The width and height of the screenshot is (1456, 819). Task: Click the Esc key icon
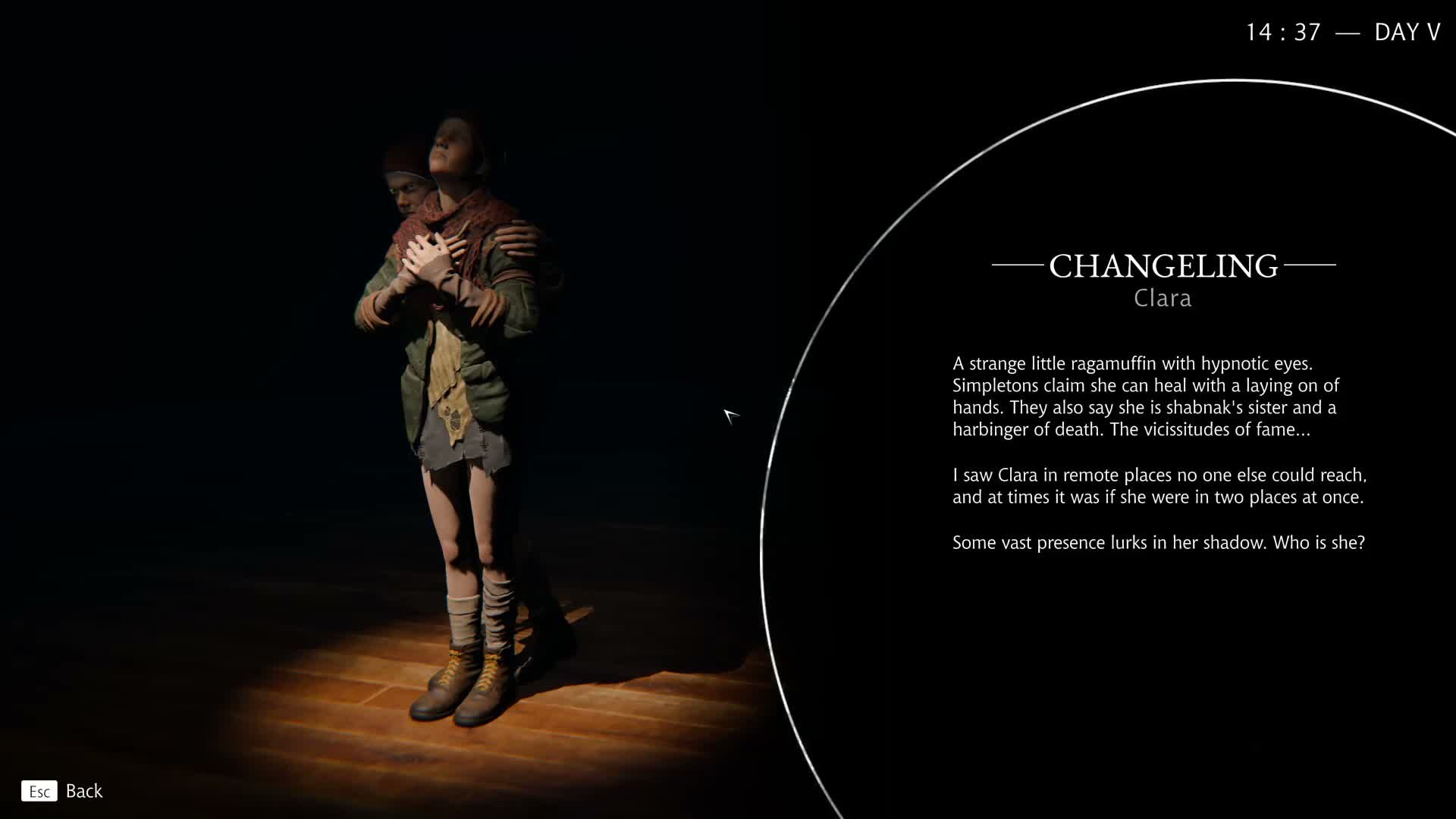pos(39,791)
